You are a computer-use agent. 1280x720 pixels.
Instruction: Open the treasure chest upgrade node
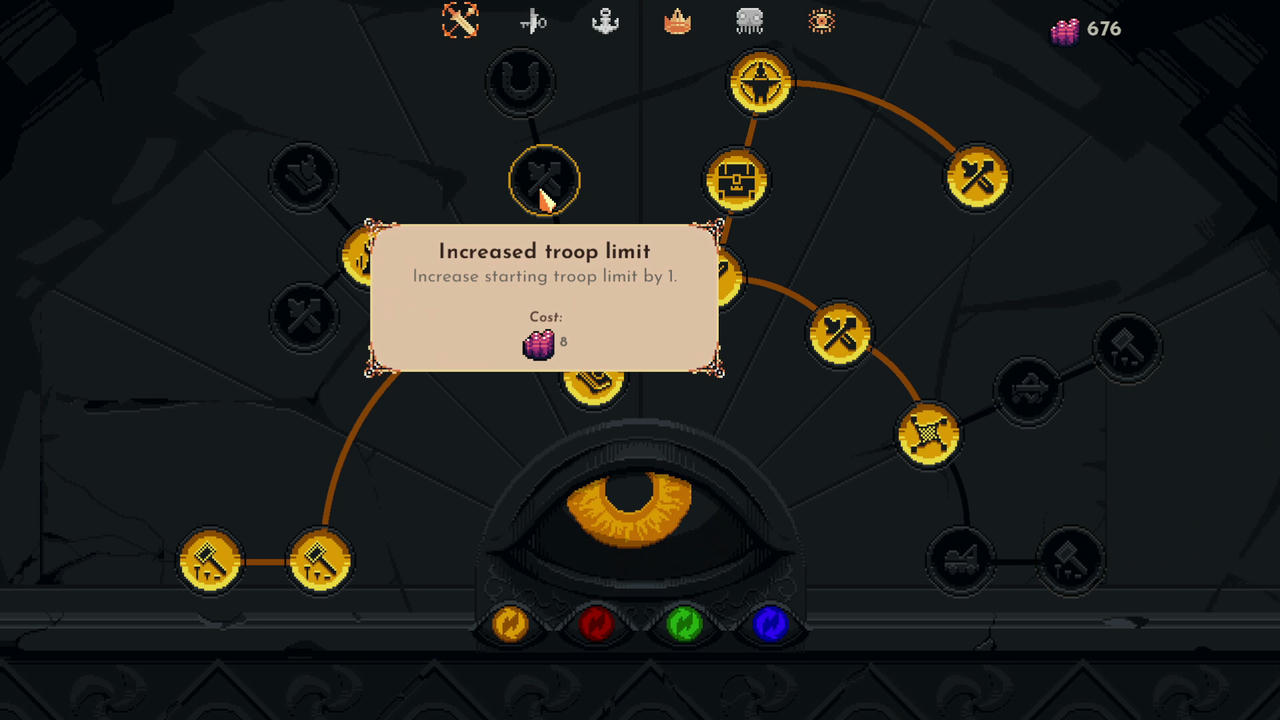tap(737, 180)
